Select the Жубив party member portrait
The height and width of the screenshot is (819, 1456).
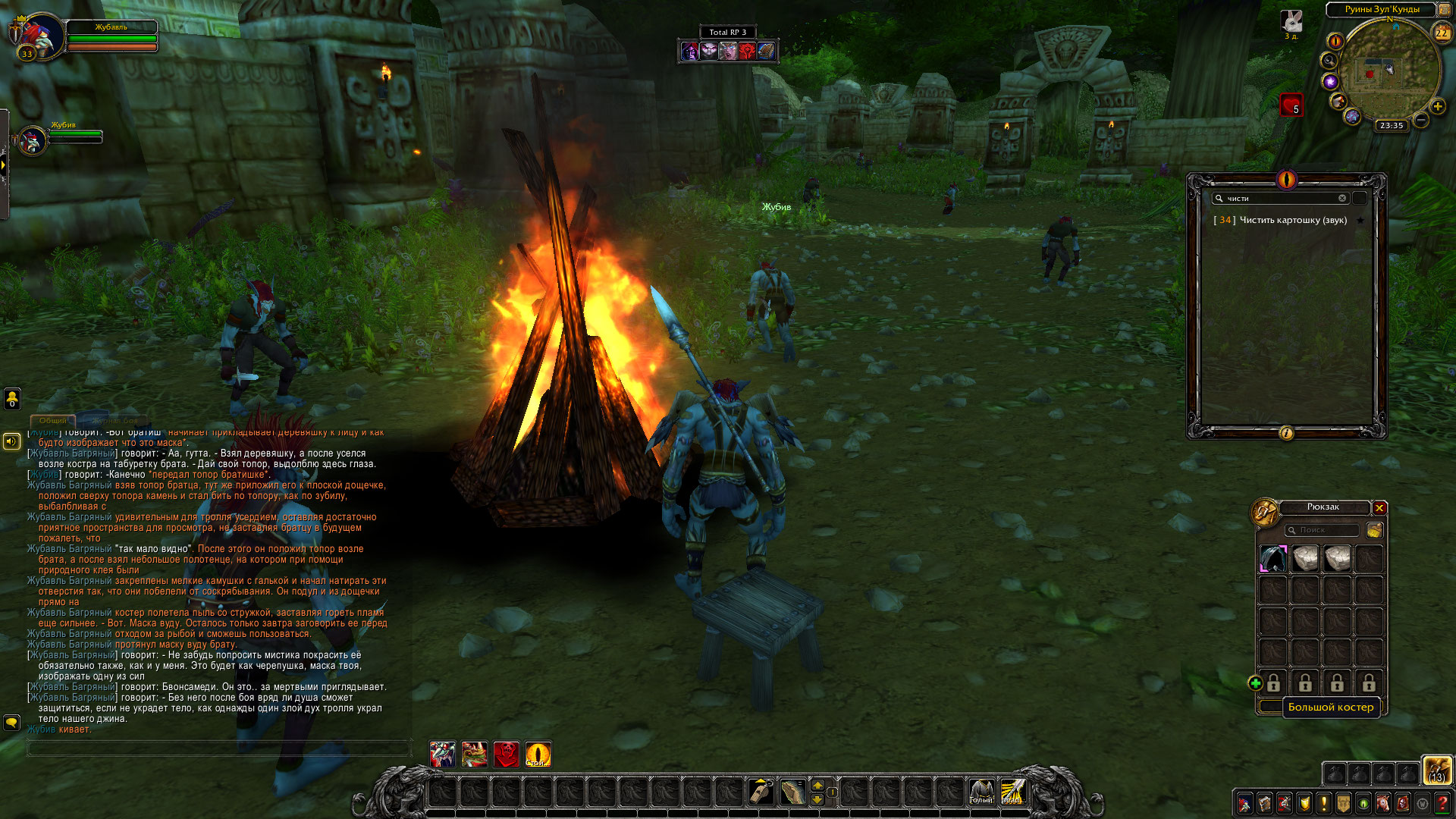point(32,140)
